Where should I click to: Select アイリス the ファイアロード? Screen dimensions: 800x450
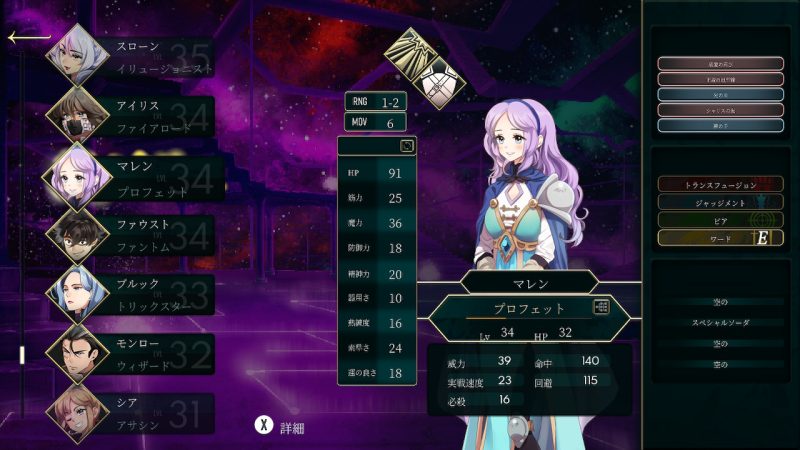coord(140,117)
